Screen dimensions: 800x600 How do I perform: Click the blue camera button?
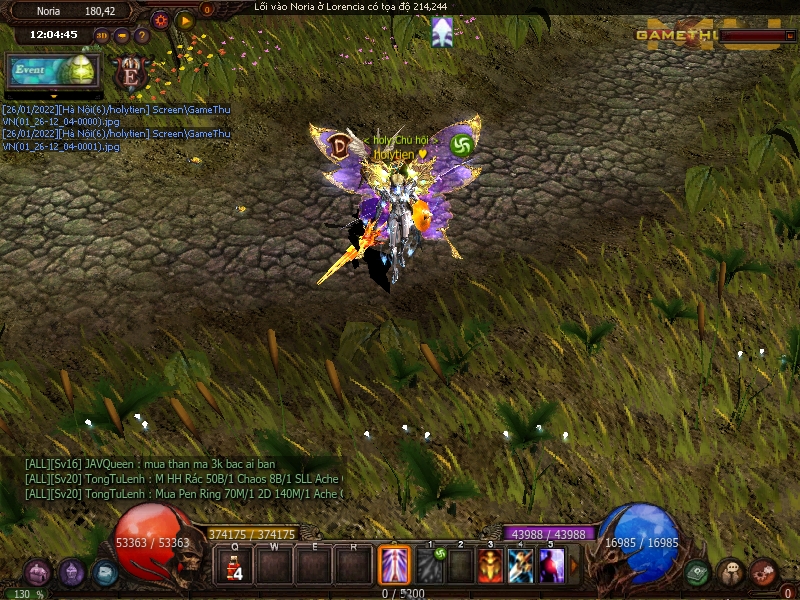(x=104, y=573)
